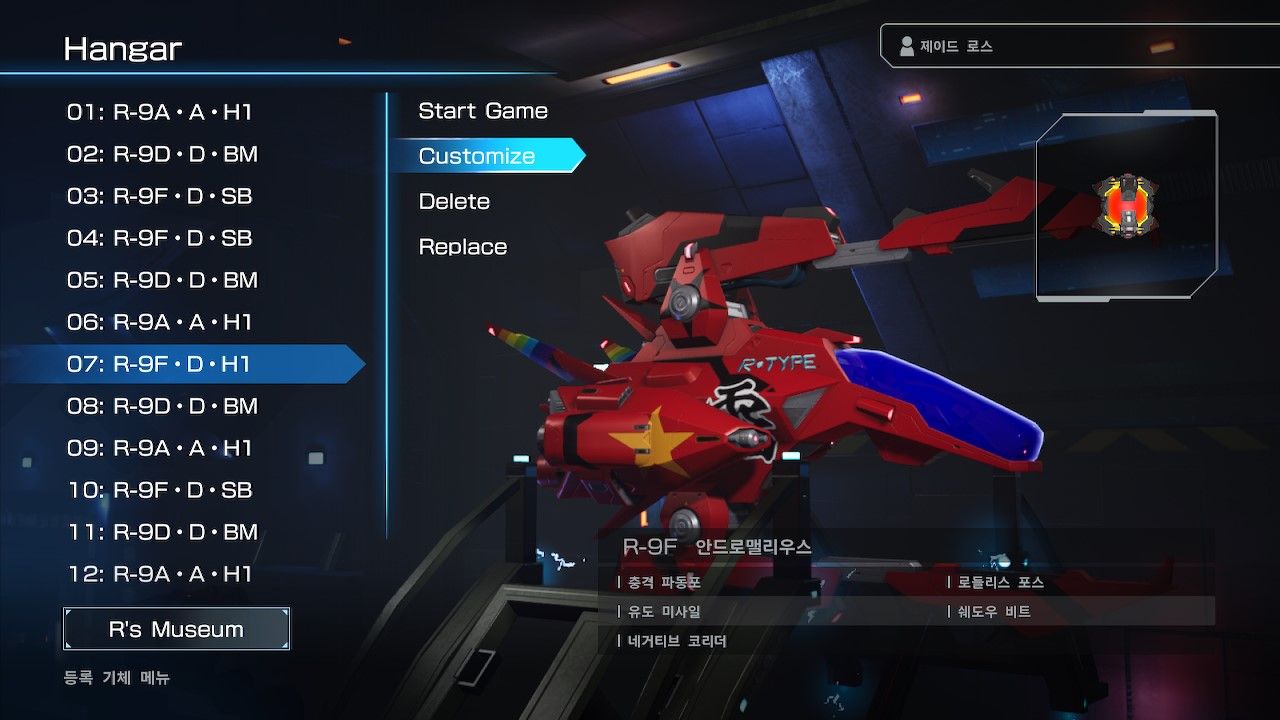Viewport: 1280px width, 720px height.
Task: Choose hangar slot 04: R-9F·D·SB
Action: (x=160, y=238)
